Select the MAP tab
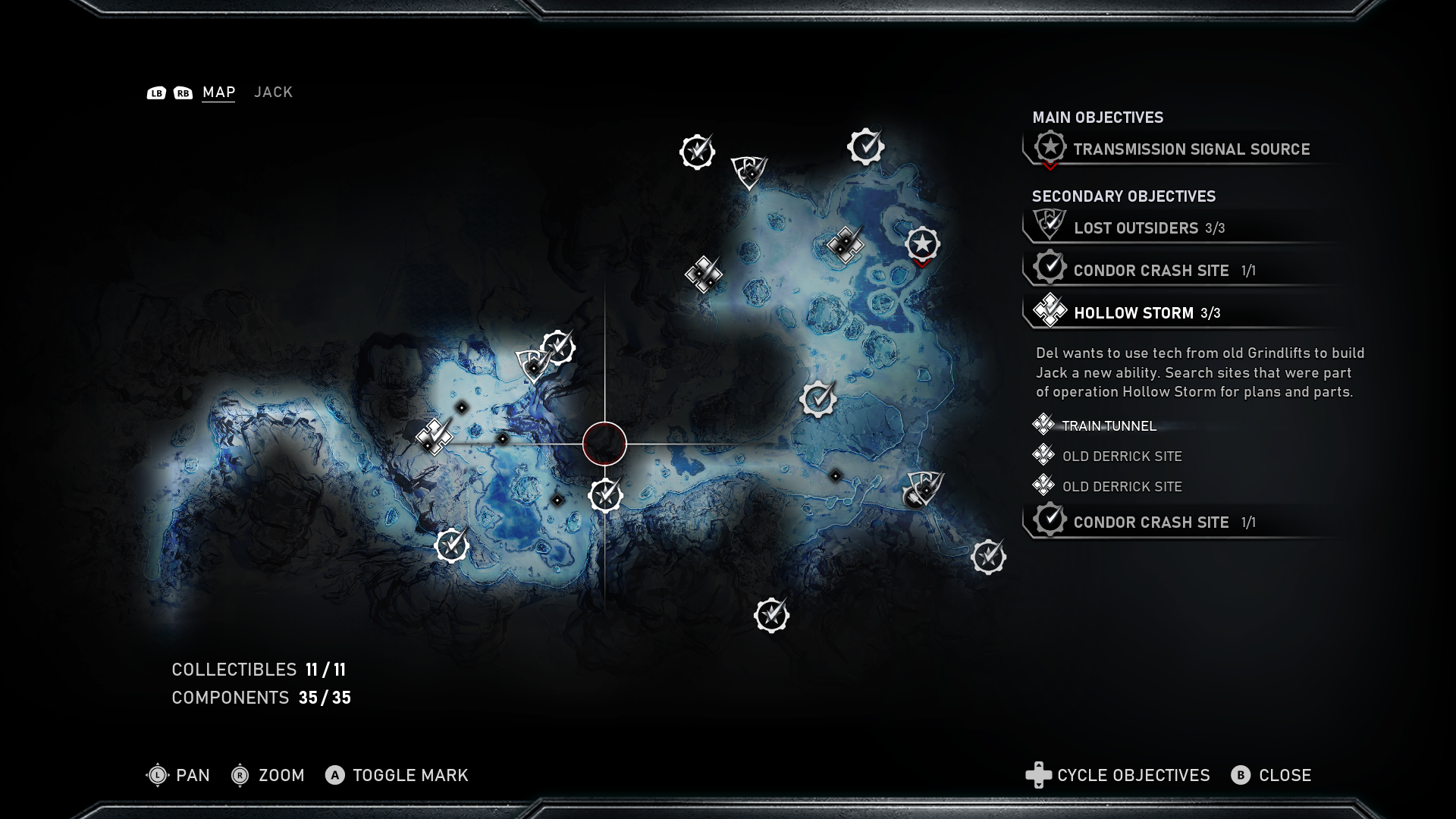Screen dimensions: 1456x819 pos(218,92)
